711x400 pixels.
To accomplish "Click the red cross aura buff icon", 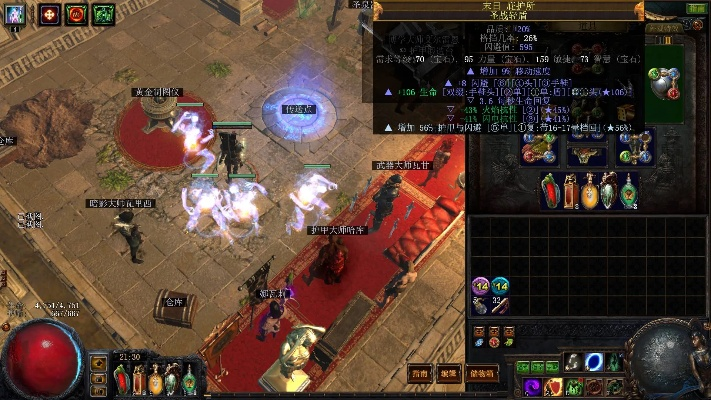I will (x=49, y=14).
